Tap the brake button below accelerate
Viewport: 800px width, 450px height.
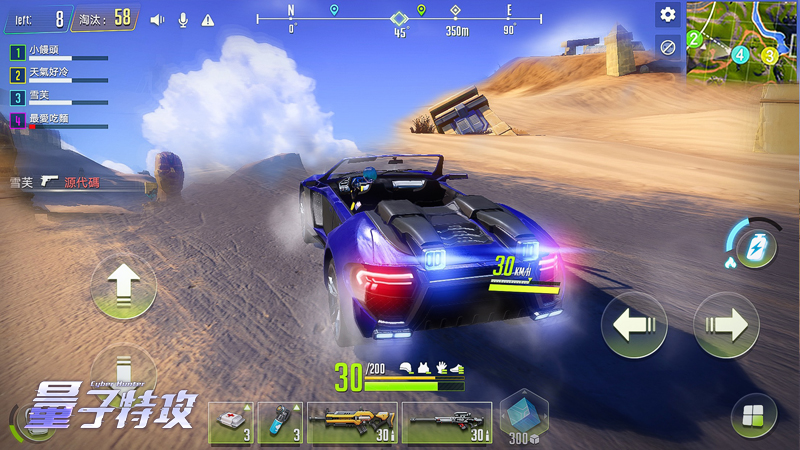(x=123, y=368)
